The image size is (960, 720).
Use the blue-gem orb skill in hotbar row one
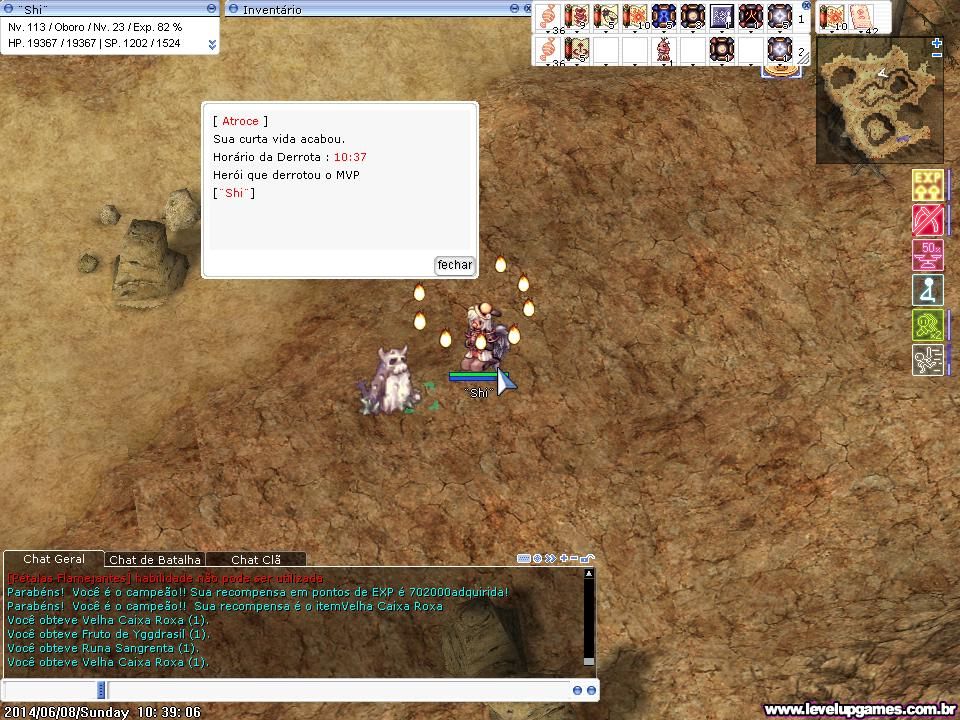pos(664,17)
